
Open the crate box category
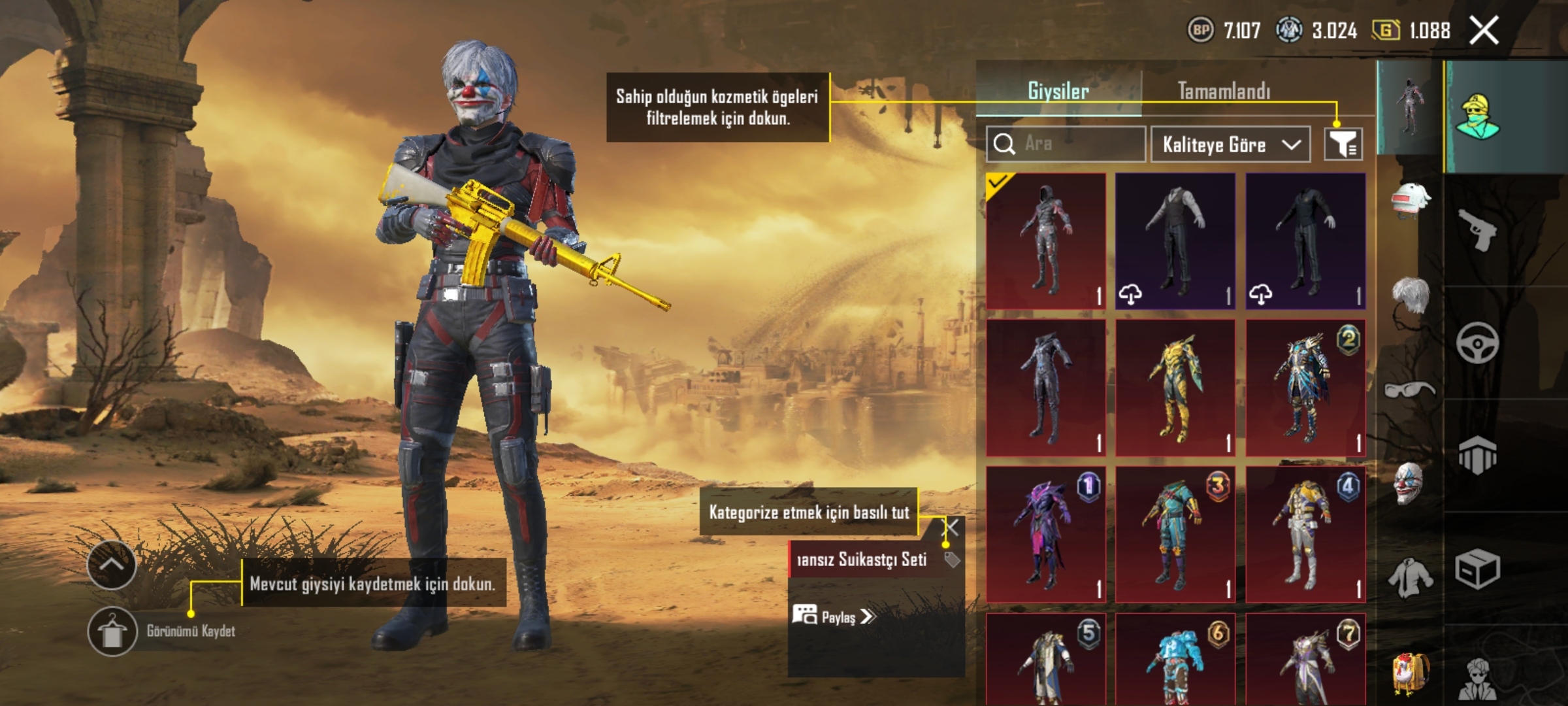tap(1477, 569)
